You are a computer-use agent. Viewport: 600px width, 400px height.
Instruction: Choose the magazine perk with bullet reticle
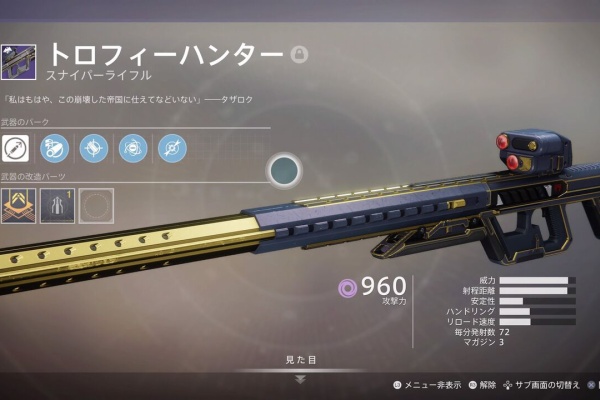click(94, 149)
